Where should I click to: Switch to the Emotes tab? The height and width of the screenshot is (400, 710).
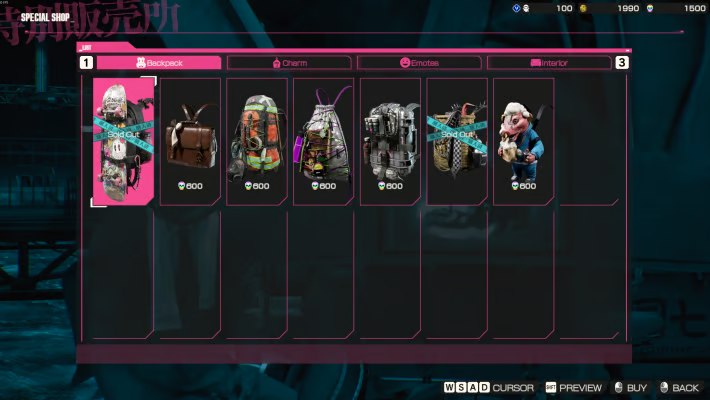[x=422, y=62]
